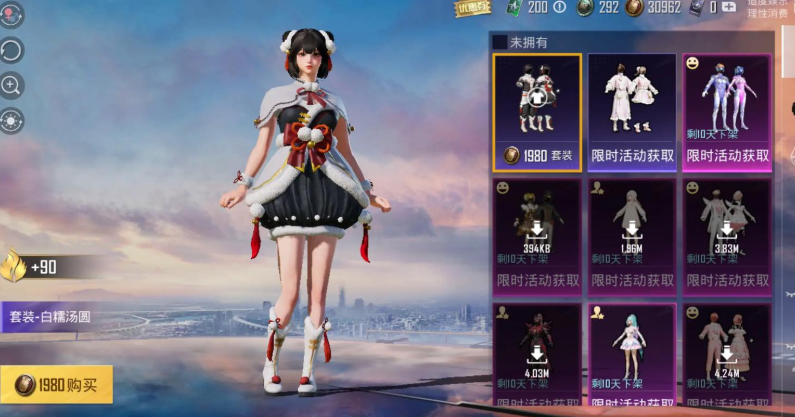This screenshot has height=417, width=795.
Task: Zoom in with the magnifier icon
Action: point(12,85)
